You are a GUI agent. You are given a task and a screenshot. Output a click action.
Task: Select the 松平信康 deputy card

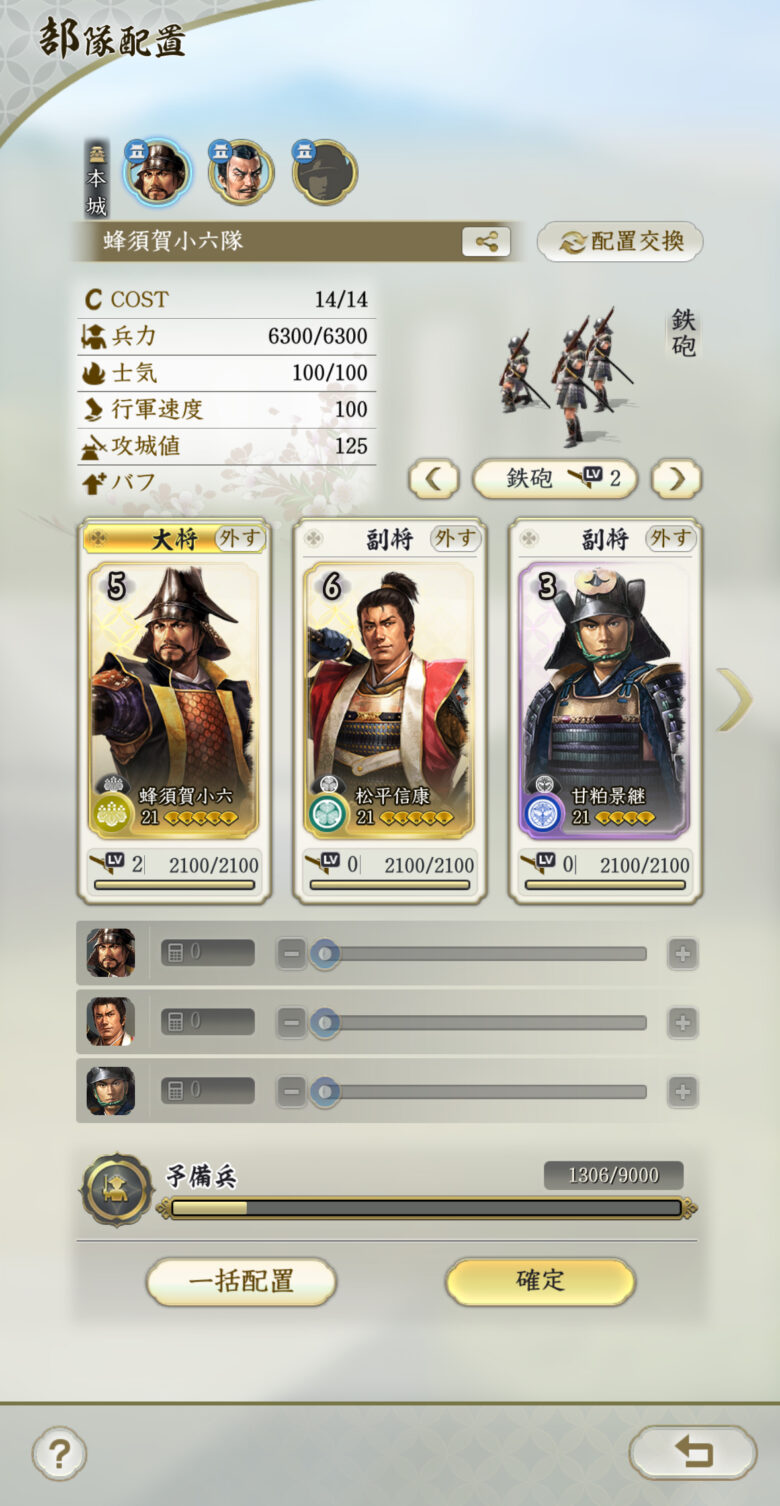389,700
